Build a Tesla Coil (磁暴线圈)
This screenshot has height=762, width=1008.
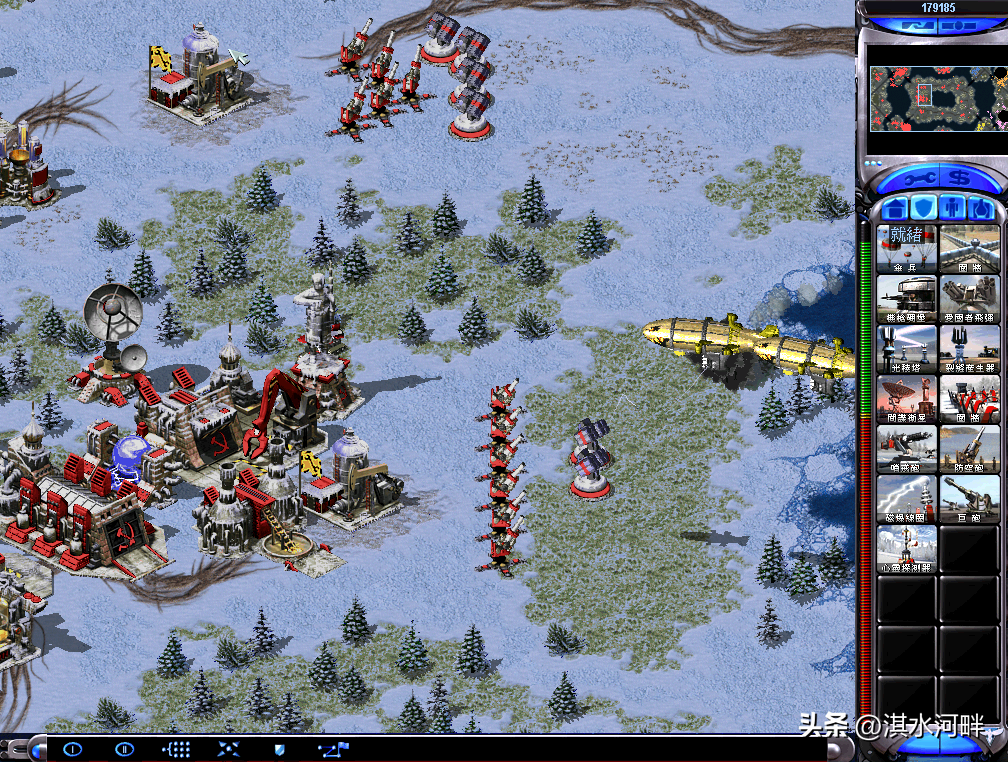907,498
